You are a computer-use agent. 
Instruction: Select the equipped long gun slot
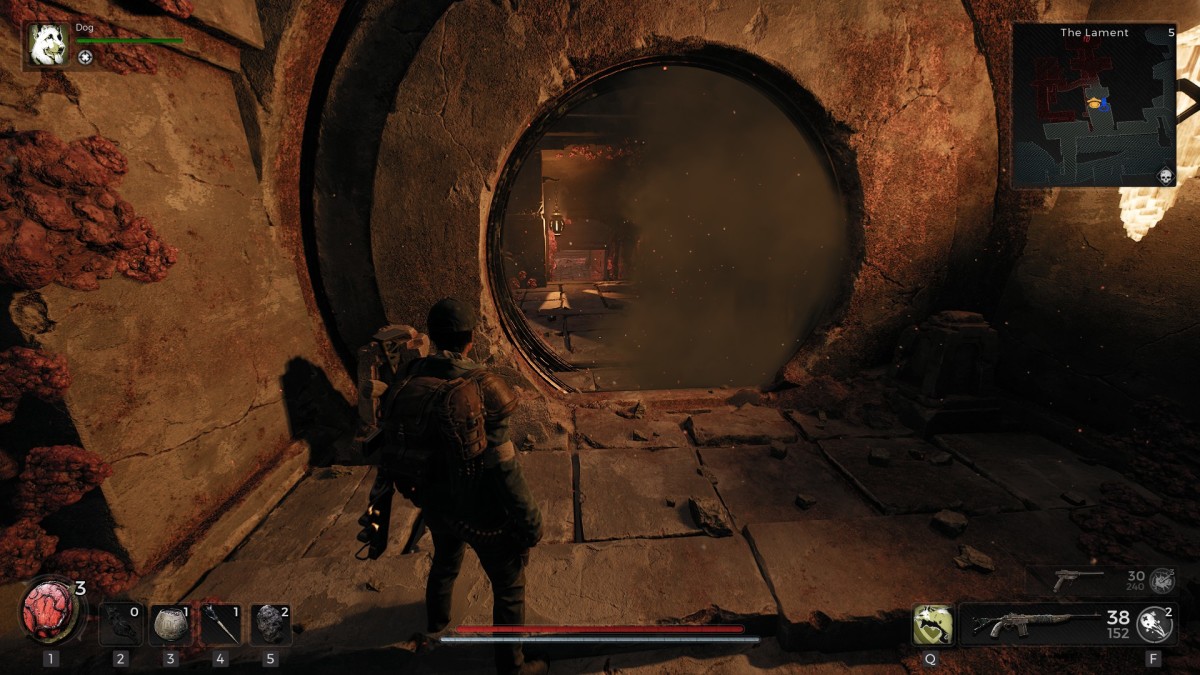[1028, 624]
